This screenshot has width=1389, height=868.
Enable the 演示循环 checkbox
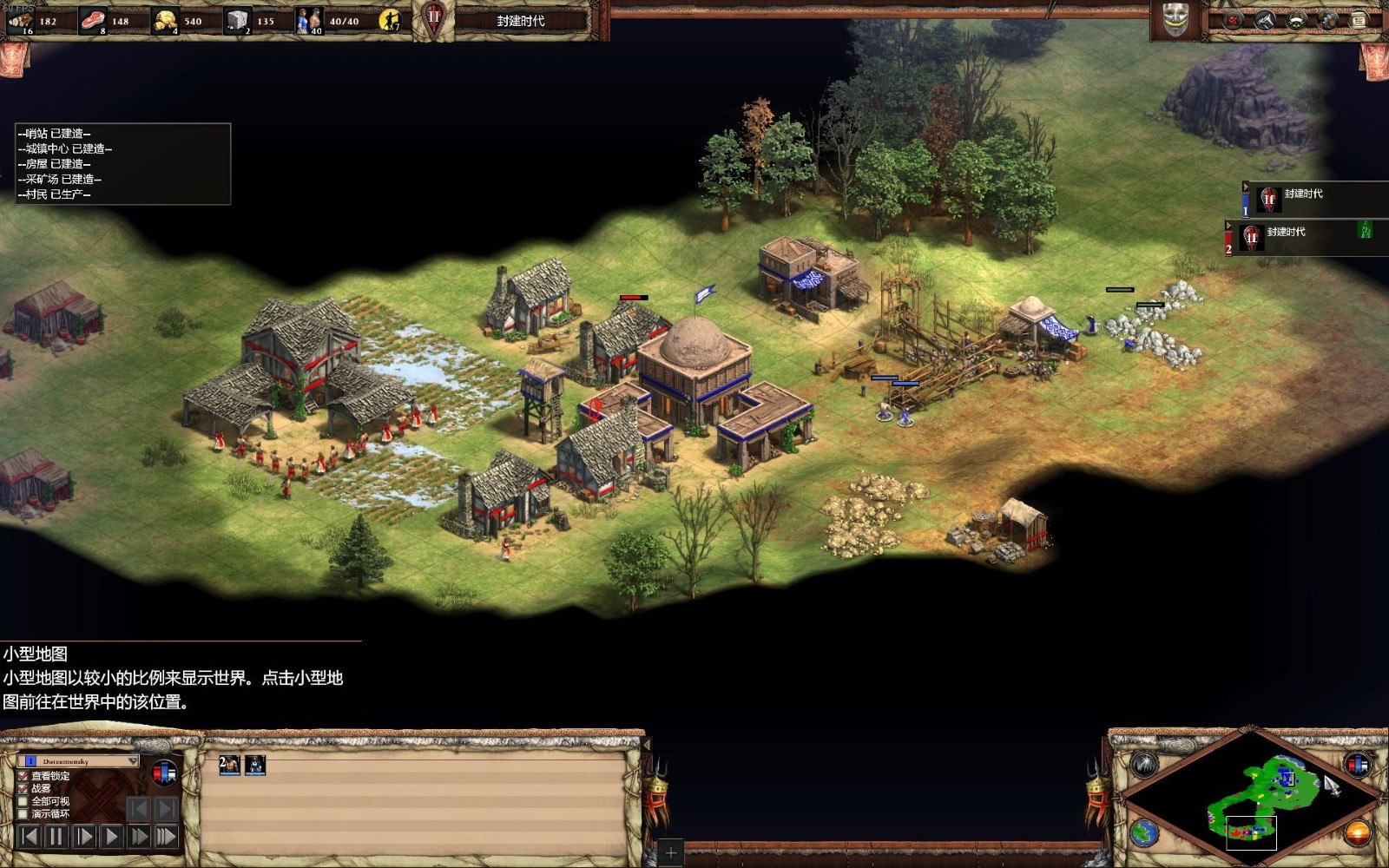coord(23,814)
